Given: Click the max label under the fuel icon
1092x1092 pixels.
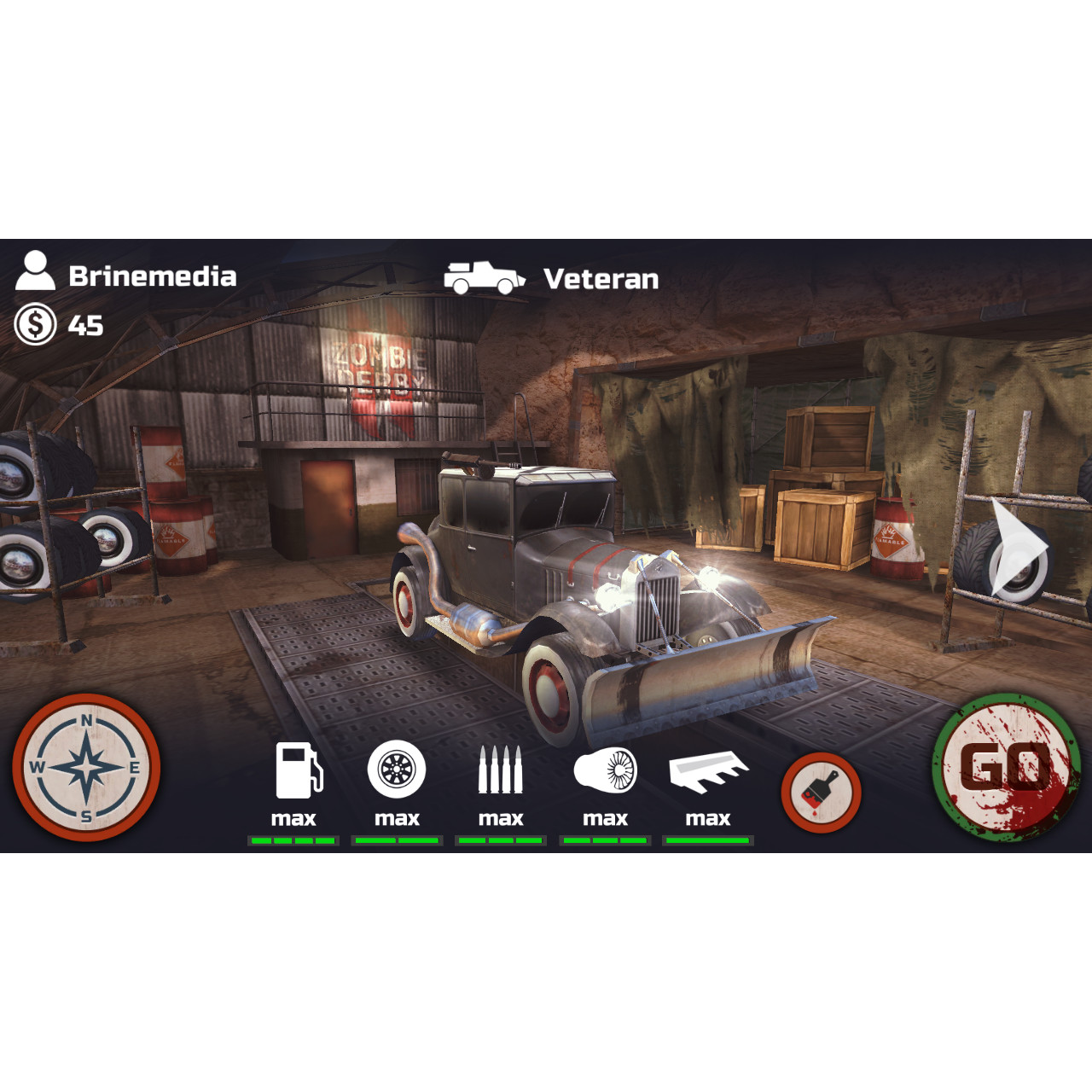Looking at the screenshot, I should coord(295,818).
